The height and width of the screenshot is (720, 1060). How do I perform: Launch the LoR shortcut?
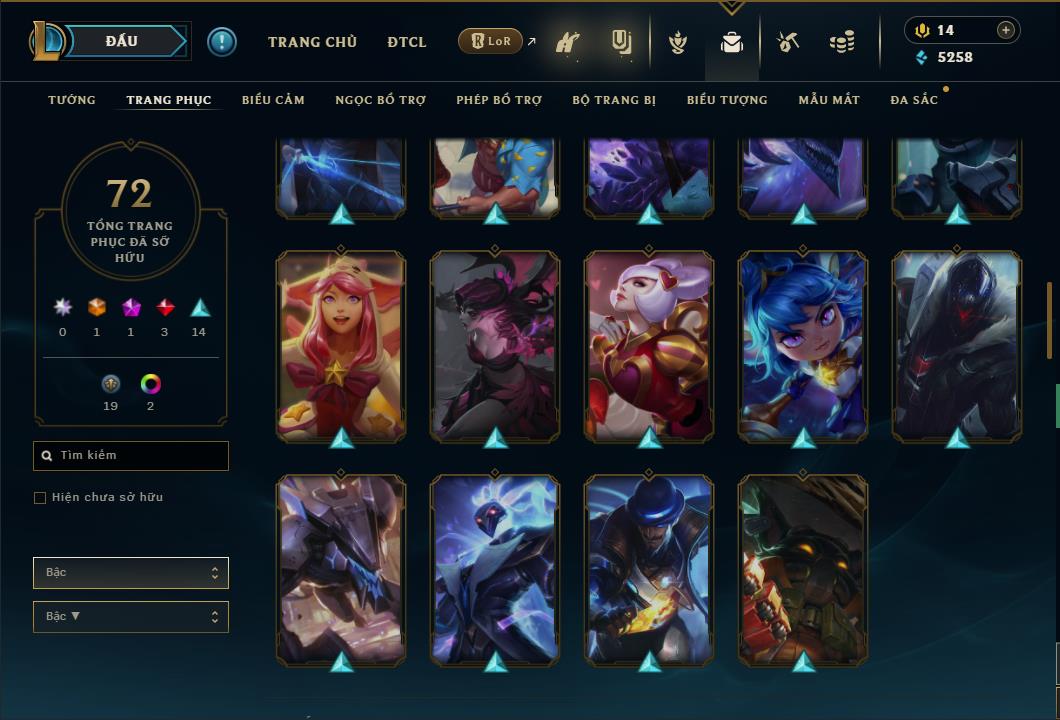pyautogui.click(x=491, y=42)
